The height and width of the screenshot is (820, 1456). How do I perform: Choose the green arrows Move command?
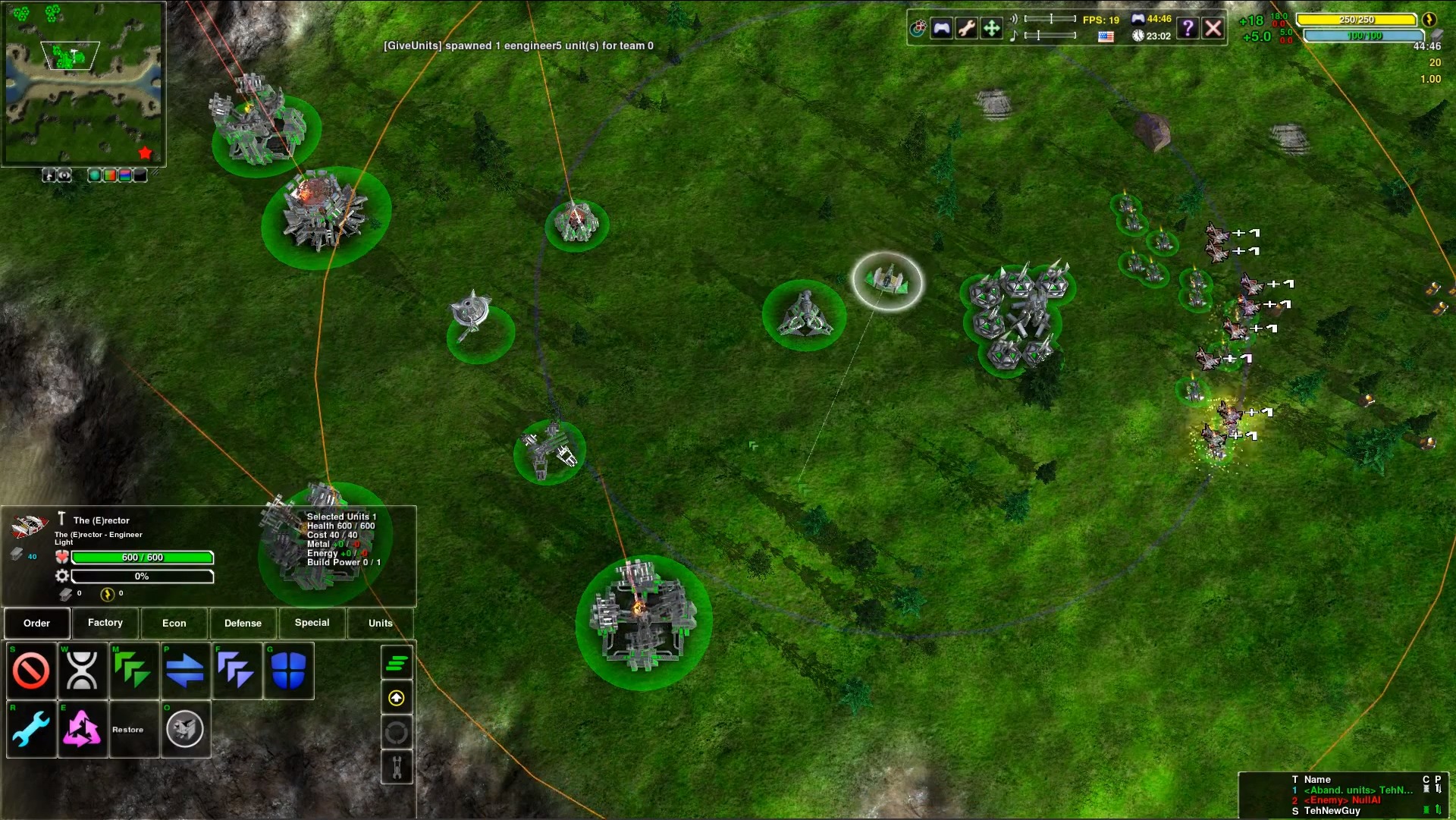click(x=133, y=671)
